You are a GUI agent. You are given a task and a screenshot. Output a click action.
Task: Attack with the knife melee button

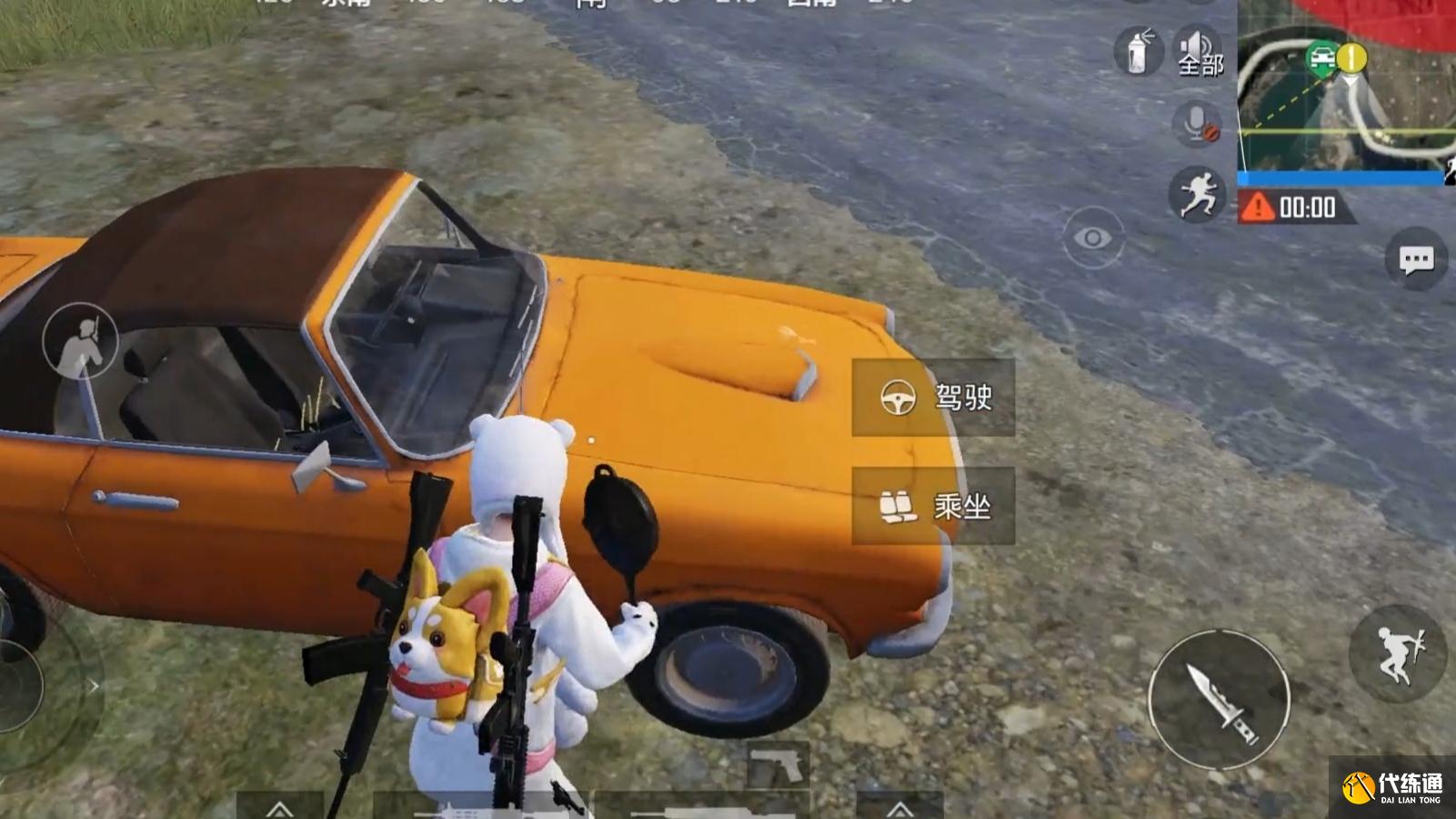[x=1219, y=699]
